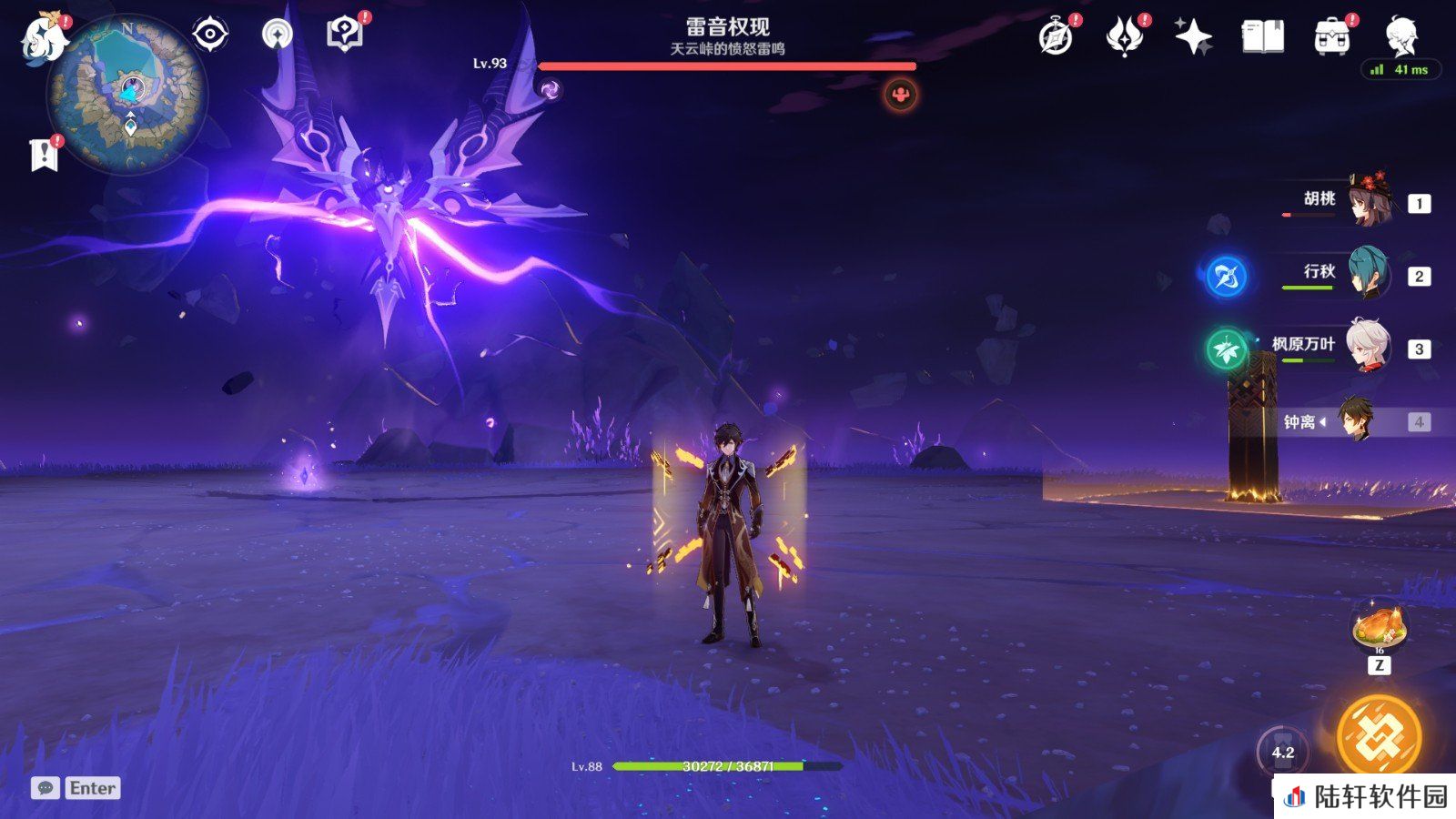Image resolution: width=1456 pixels, height=819 pixels.
Task: Use the roast chicken food item
Action: pyautogui.click(x=1380, y=628)
